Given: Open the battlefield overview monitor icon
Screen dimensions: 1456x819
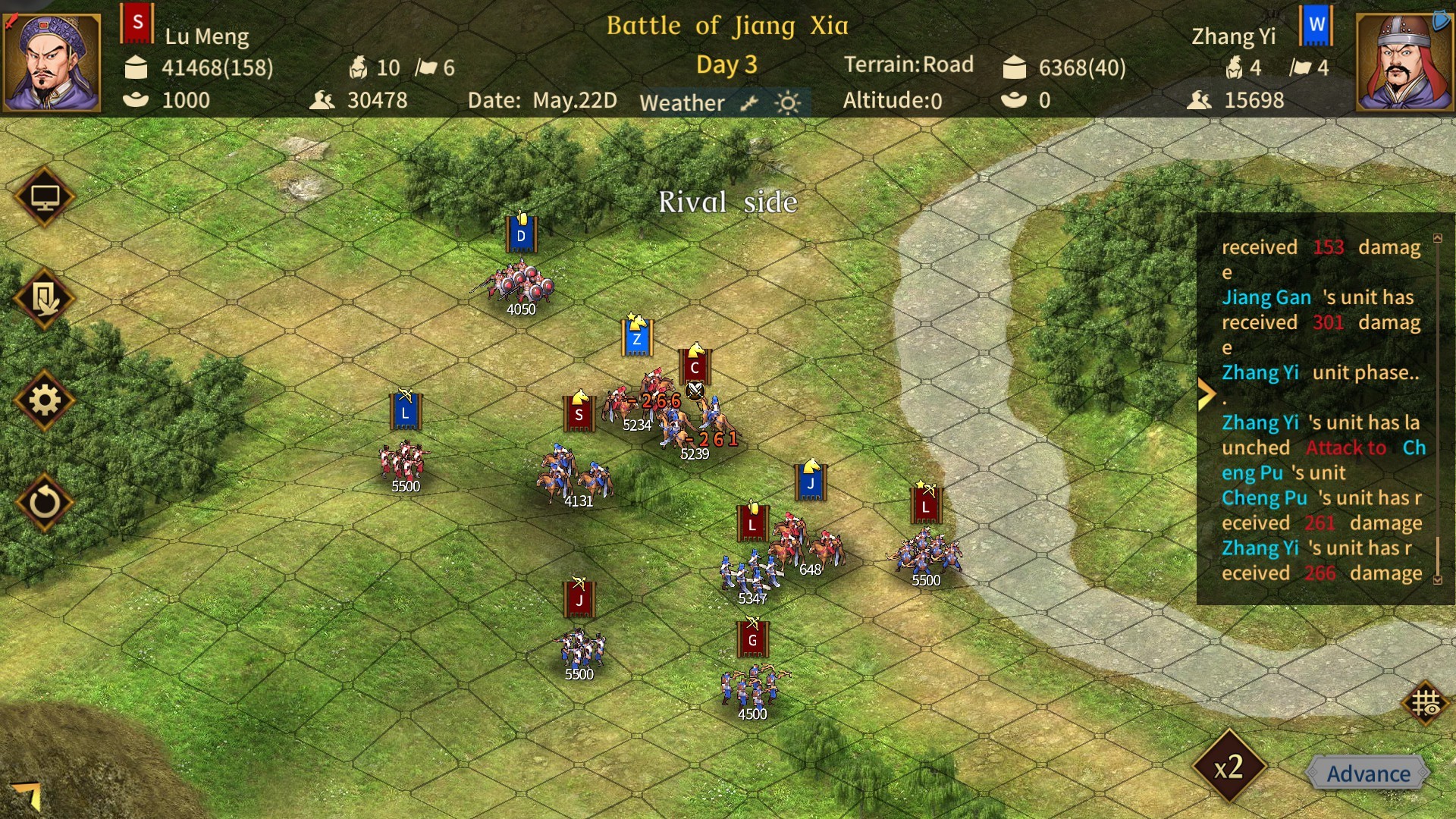Looking at the screenshot, I should click(x=45, y=196).
